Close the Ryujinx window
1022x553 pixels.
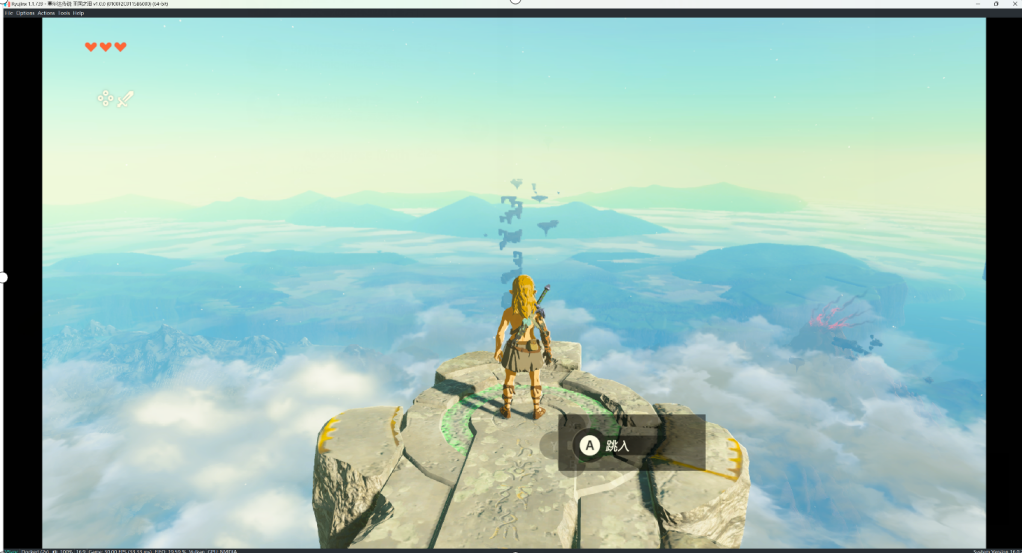1013,4
